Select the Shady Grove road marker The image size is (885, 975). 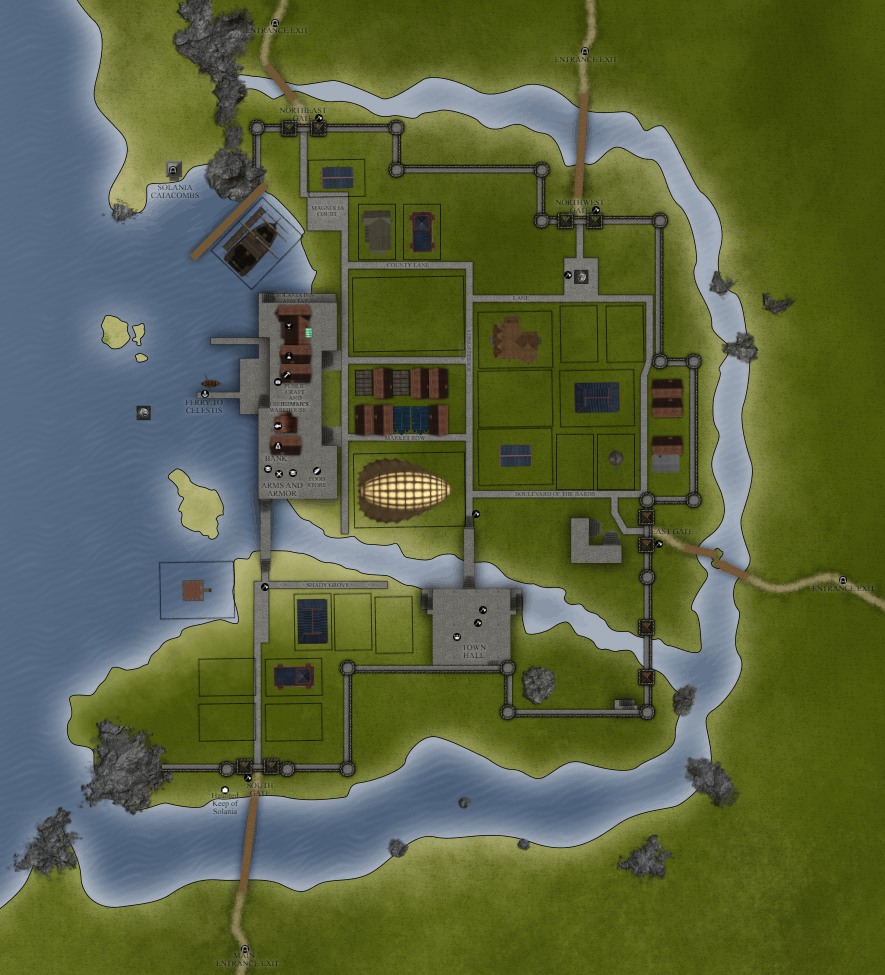[x=265, y=588]
